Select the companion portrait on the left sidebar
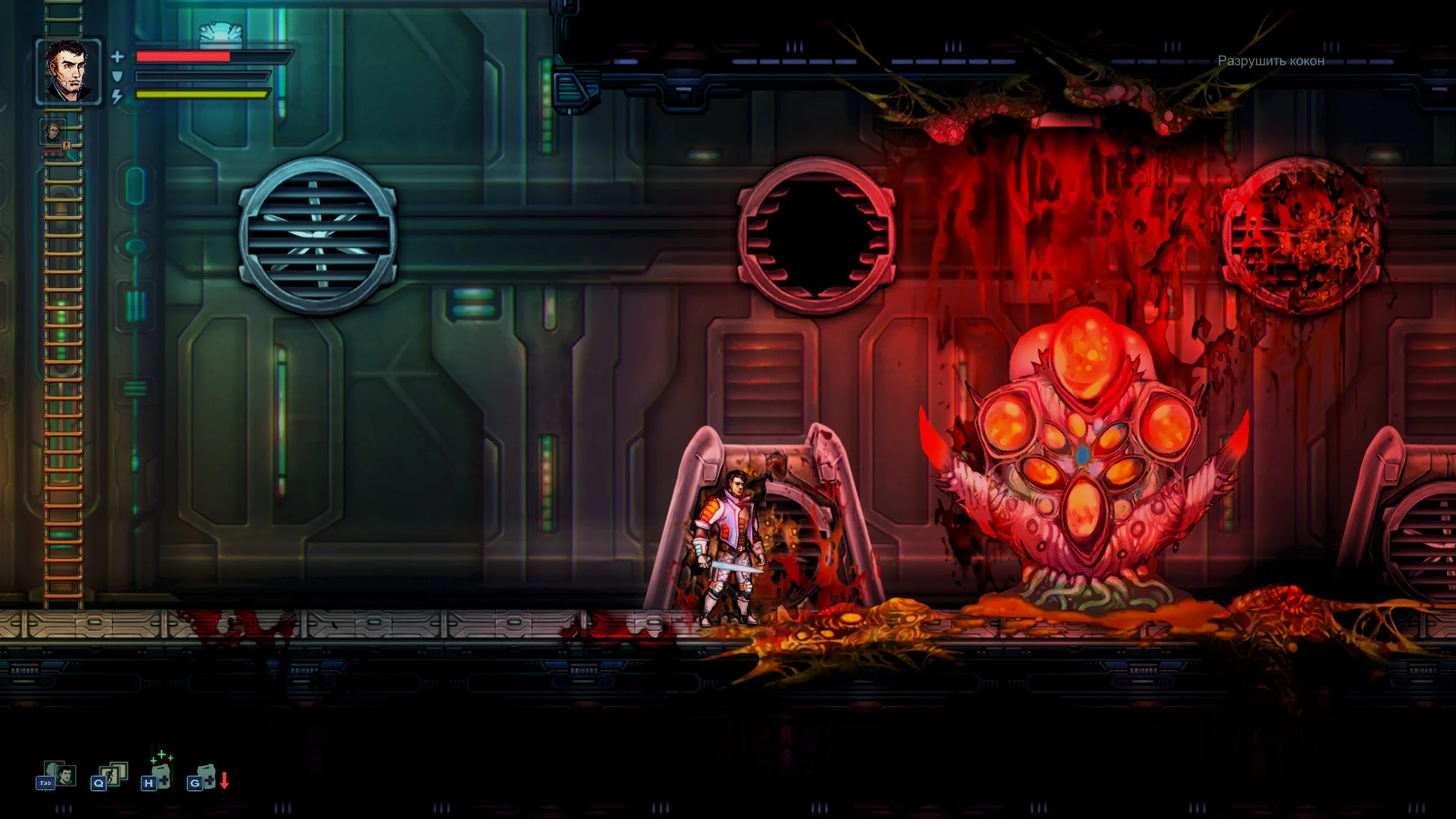The height and width of the screenshot is (819, 1456). (53, 132)
